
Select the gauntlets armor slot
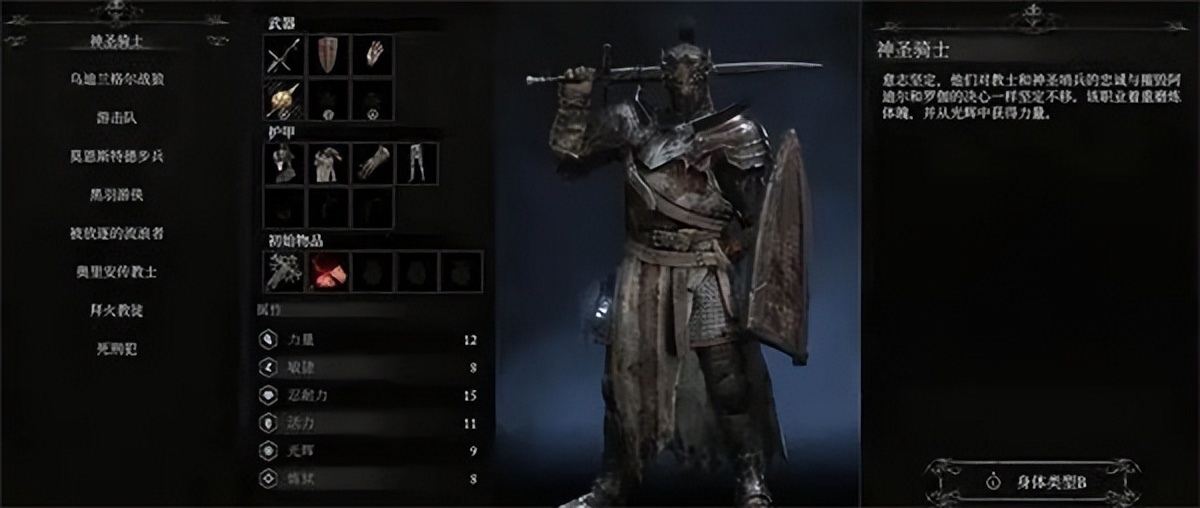pyautogui.click(x=373, y=163)
